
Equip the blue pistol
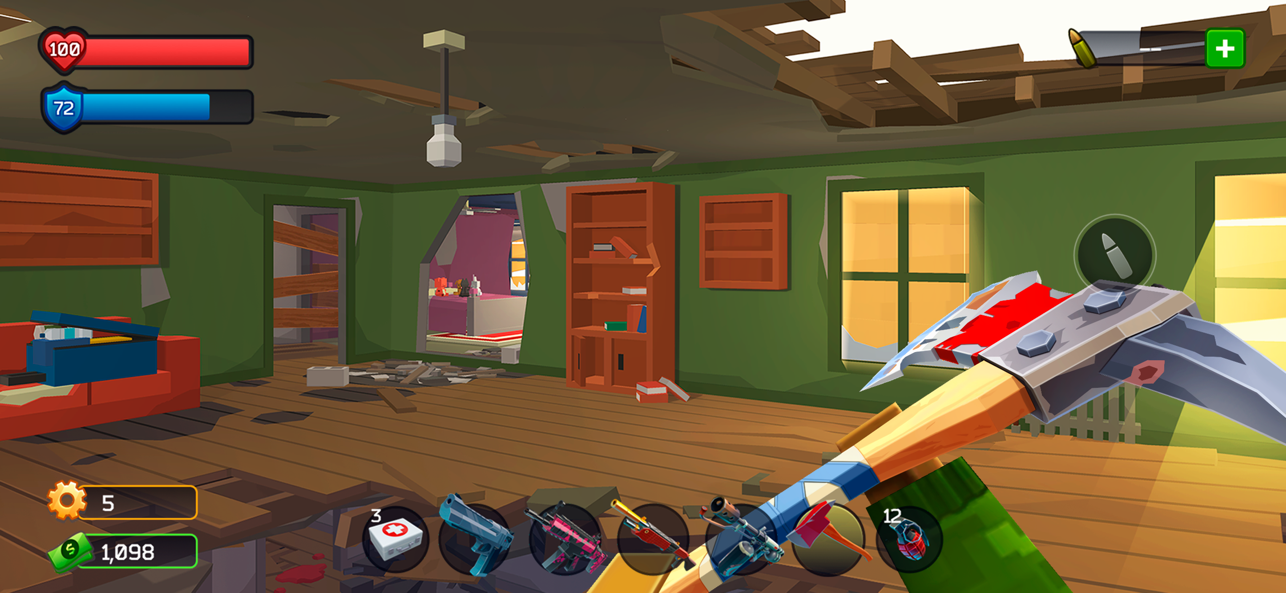pos(475,540)
